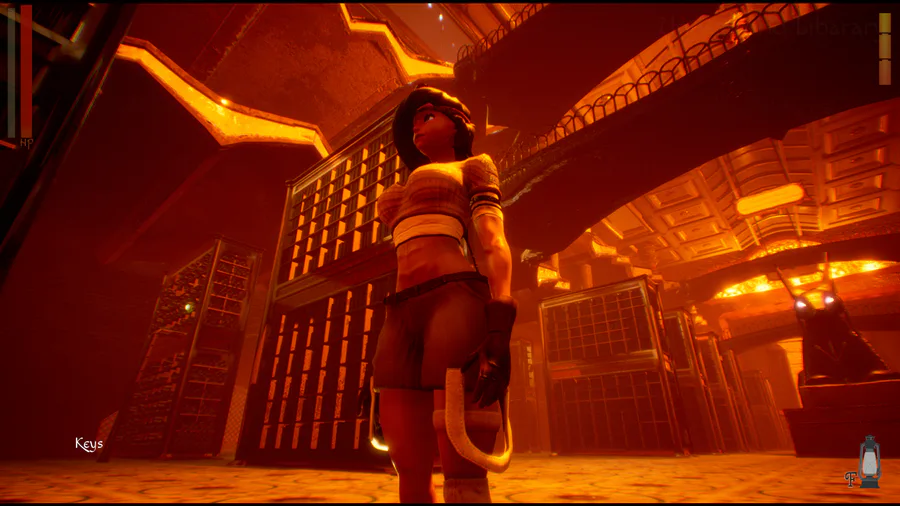This screenshot has height=506, width=900.
Task: Open the Keys label
Action: [89, 444]
